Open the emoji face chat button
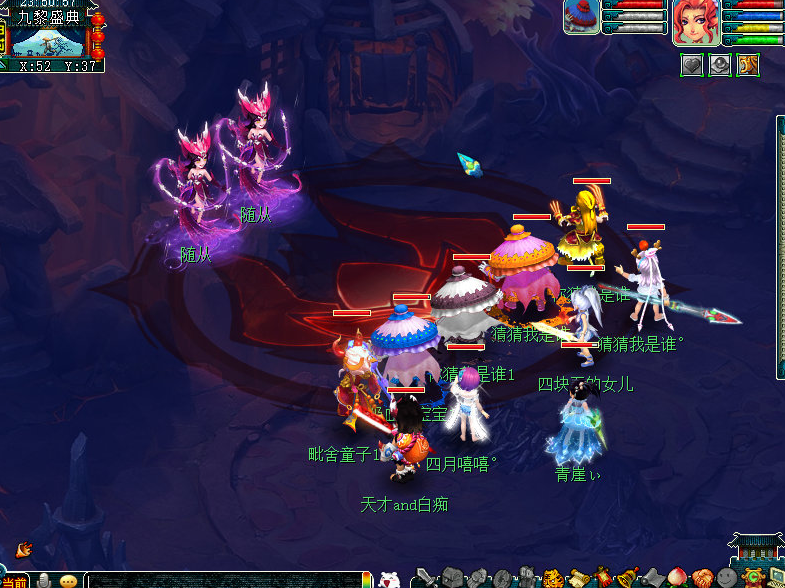The height and width of the screenshot is (588, 785). [68, 581]
